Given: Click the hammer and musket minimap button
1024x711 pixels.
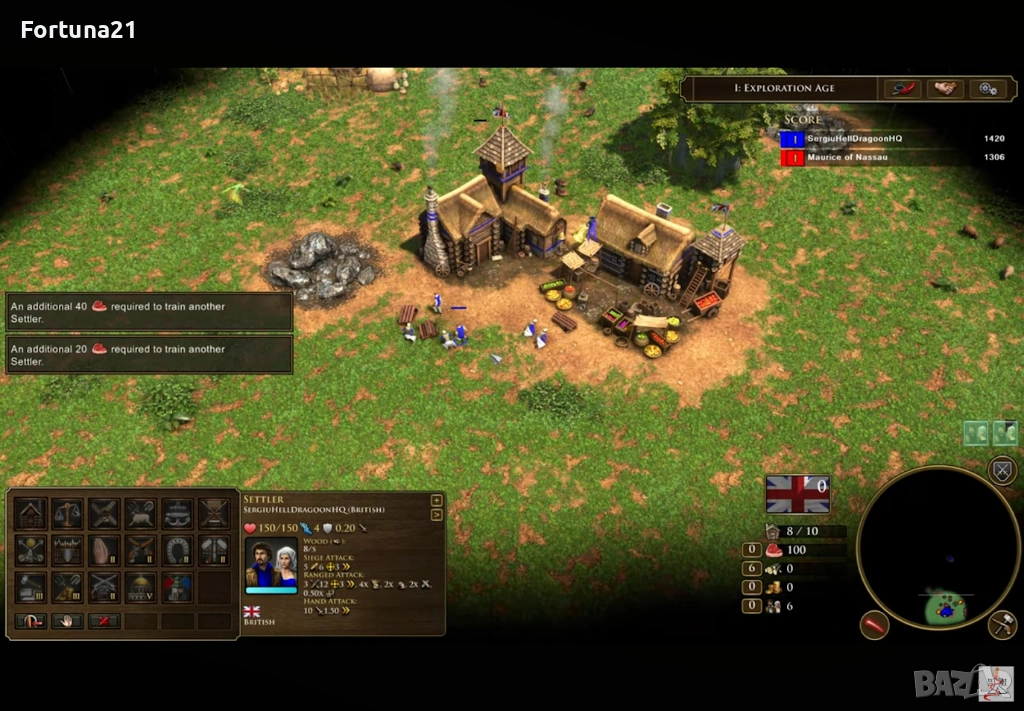Looking at the screenshot, I should point(1002,625).
